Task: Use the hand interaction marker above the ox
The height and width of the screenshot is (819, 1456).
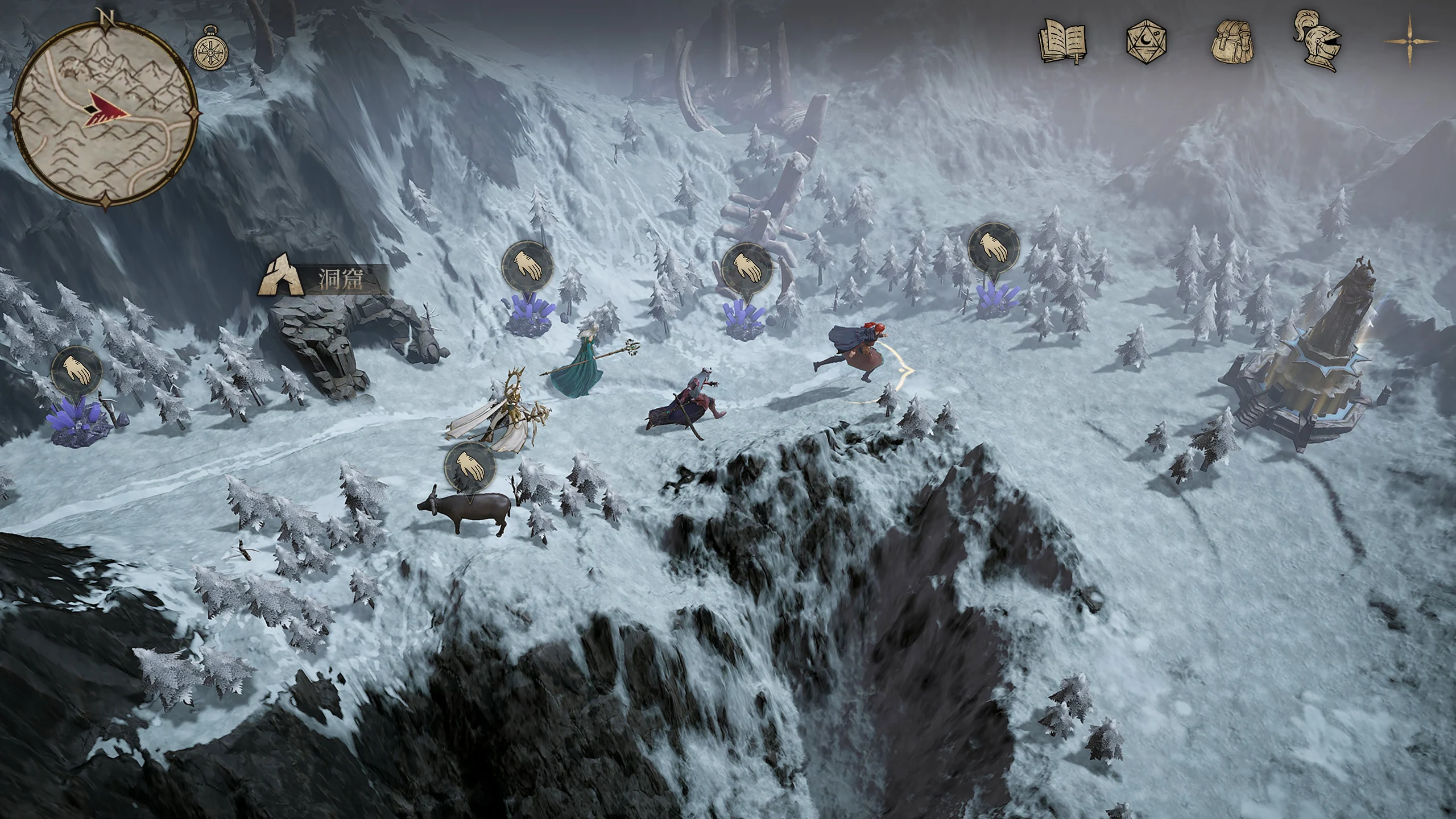Action: pos(469,467)
